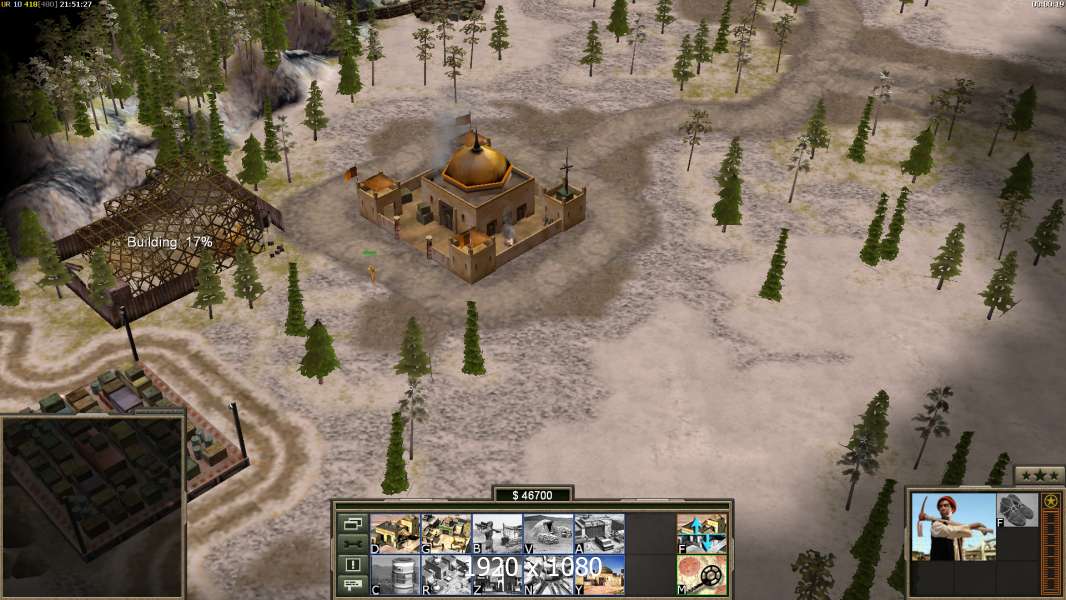Choose the building icon labeled G

pos(446,533)
